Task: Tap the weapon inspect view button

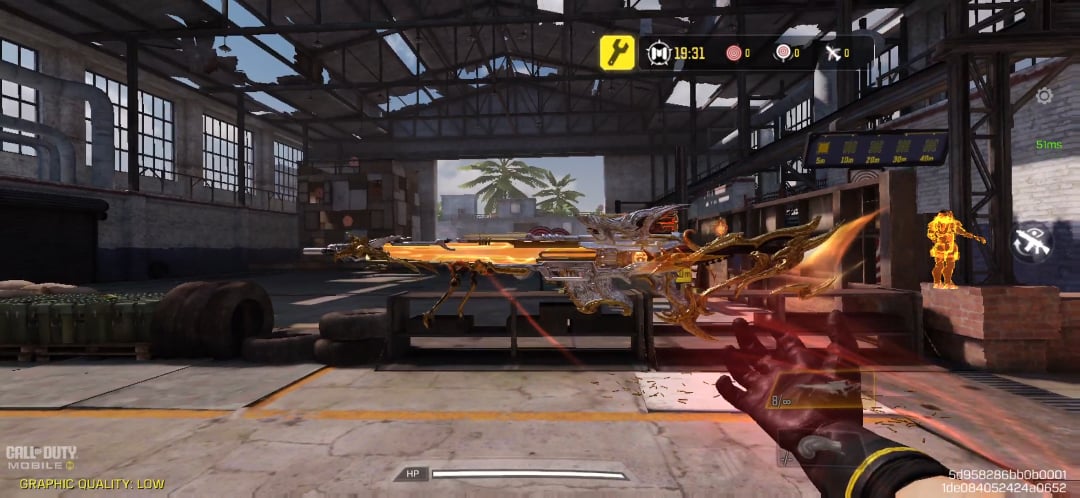Action: coord(1032,242)
